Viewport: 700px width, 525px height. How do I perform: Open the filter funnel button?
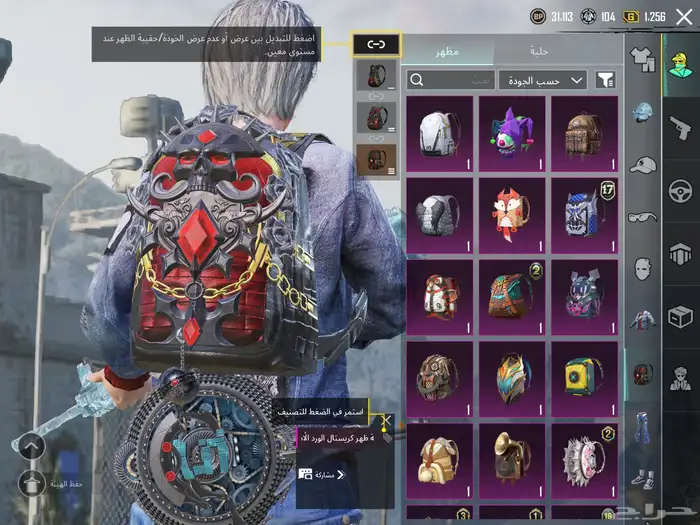tap(605, 80)
